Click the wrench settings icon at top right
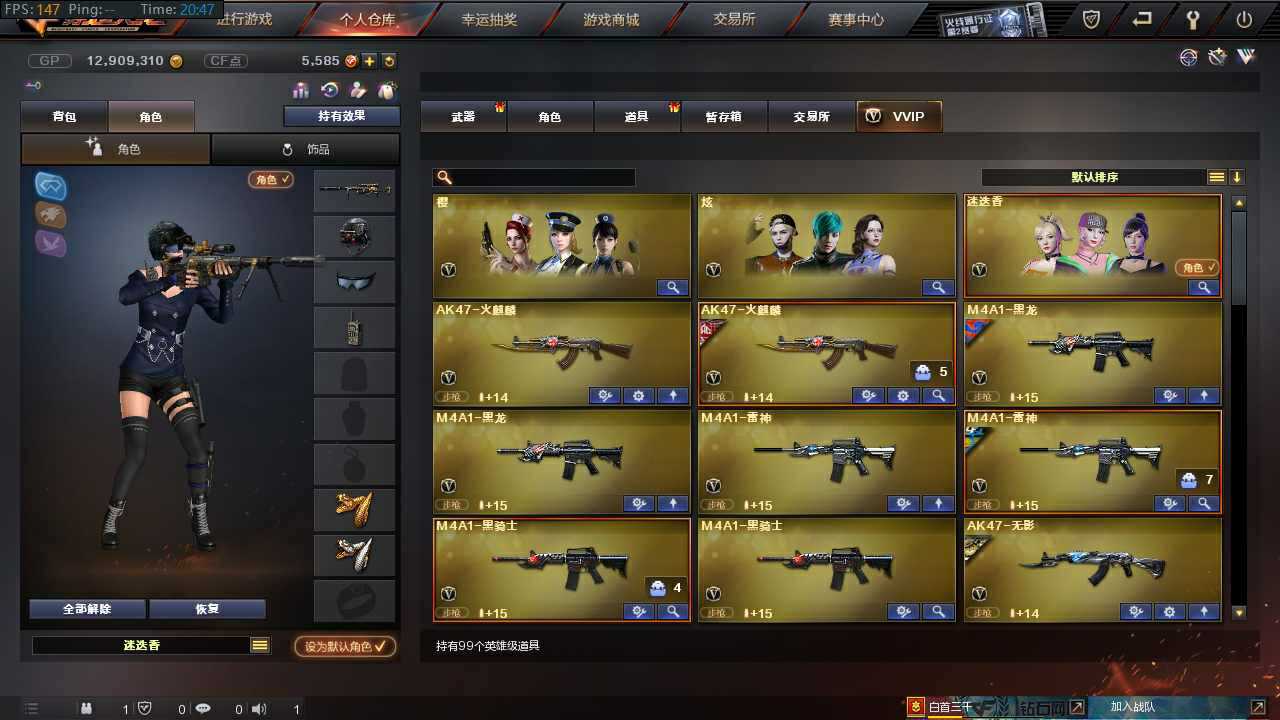The image size is (1280, 720). 1194,18
